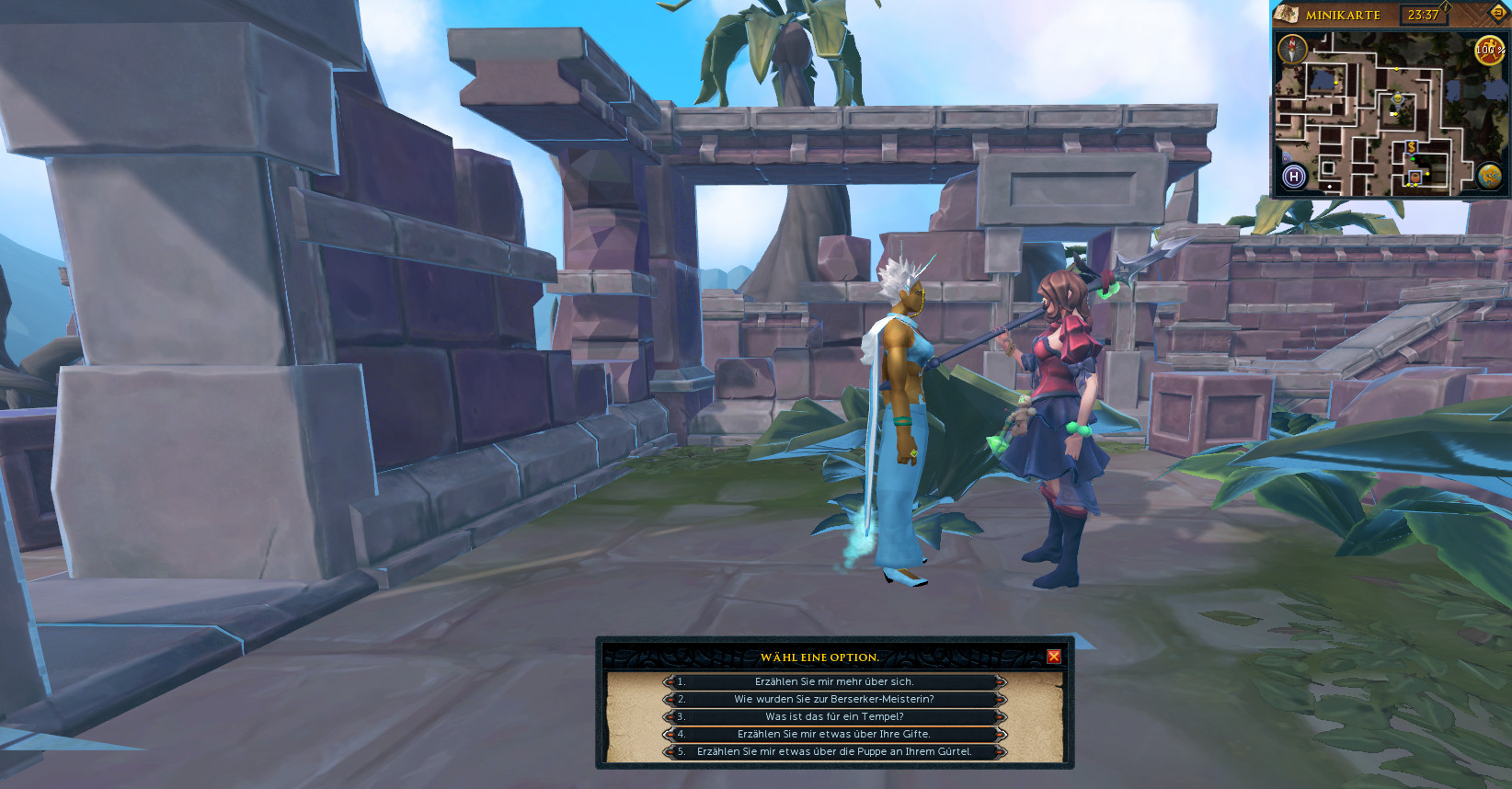Image resolution: width=1512 pixels, height=789 pixels.
Task: Open the Minikarte map scroll icon
Action: point(1287,14)
